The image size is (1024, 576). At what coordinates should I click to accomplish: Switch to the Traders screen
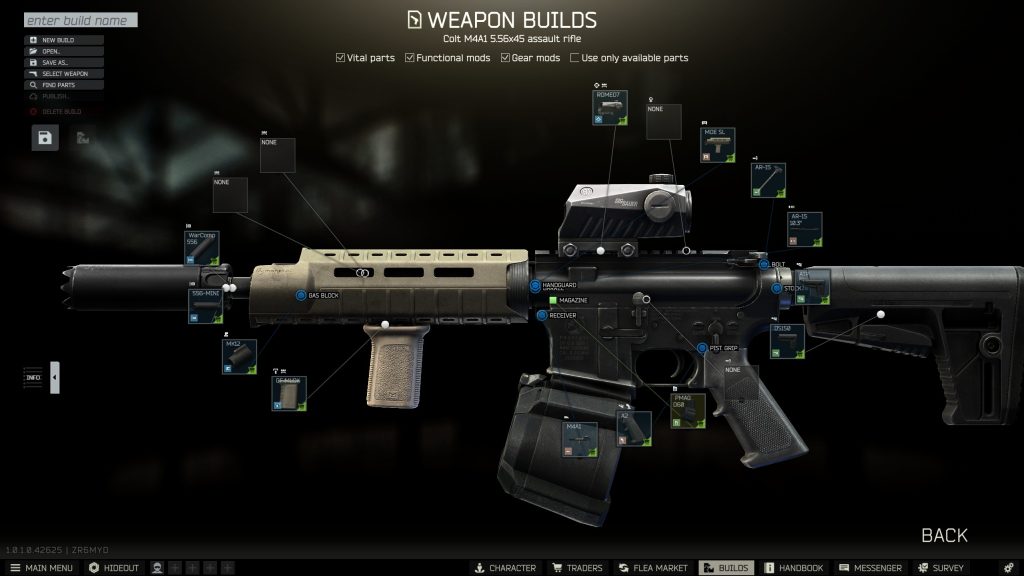[x=577, y=568]
